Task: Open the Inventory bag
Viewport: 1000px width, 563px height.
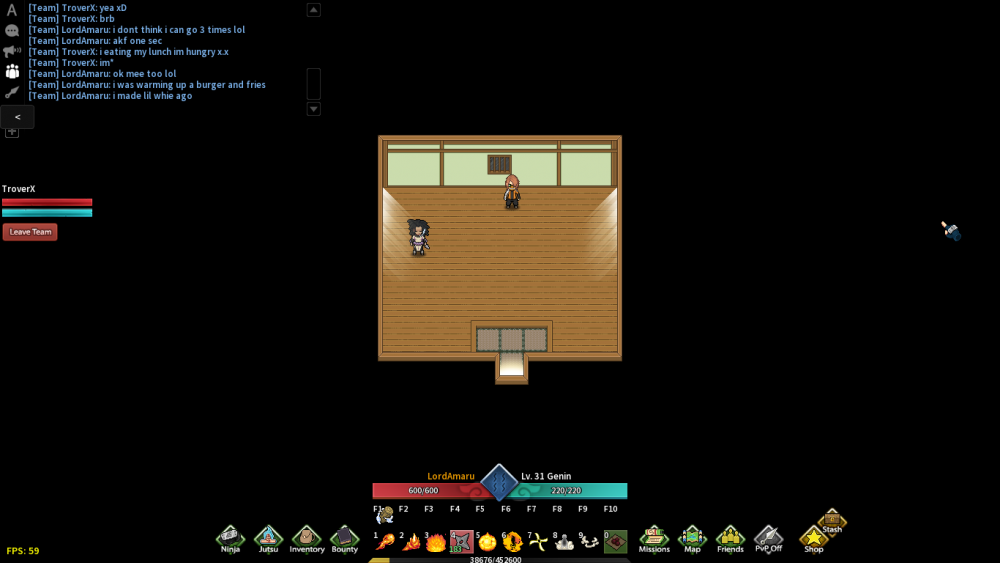Action: tap(306, 538)
